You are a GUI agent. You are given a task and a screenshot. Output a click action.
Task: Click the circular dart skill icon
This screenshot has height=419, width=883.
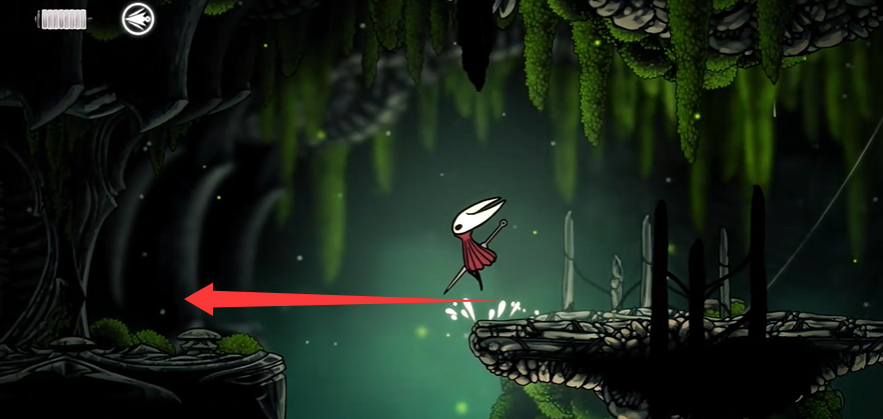point(138,18)
